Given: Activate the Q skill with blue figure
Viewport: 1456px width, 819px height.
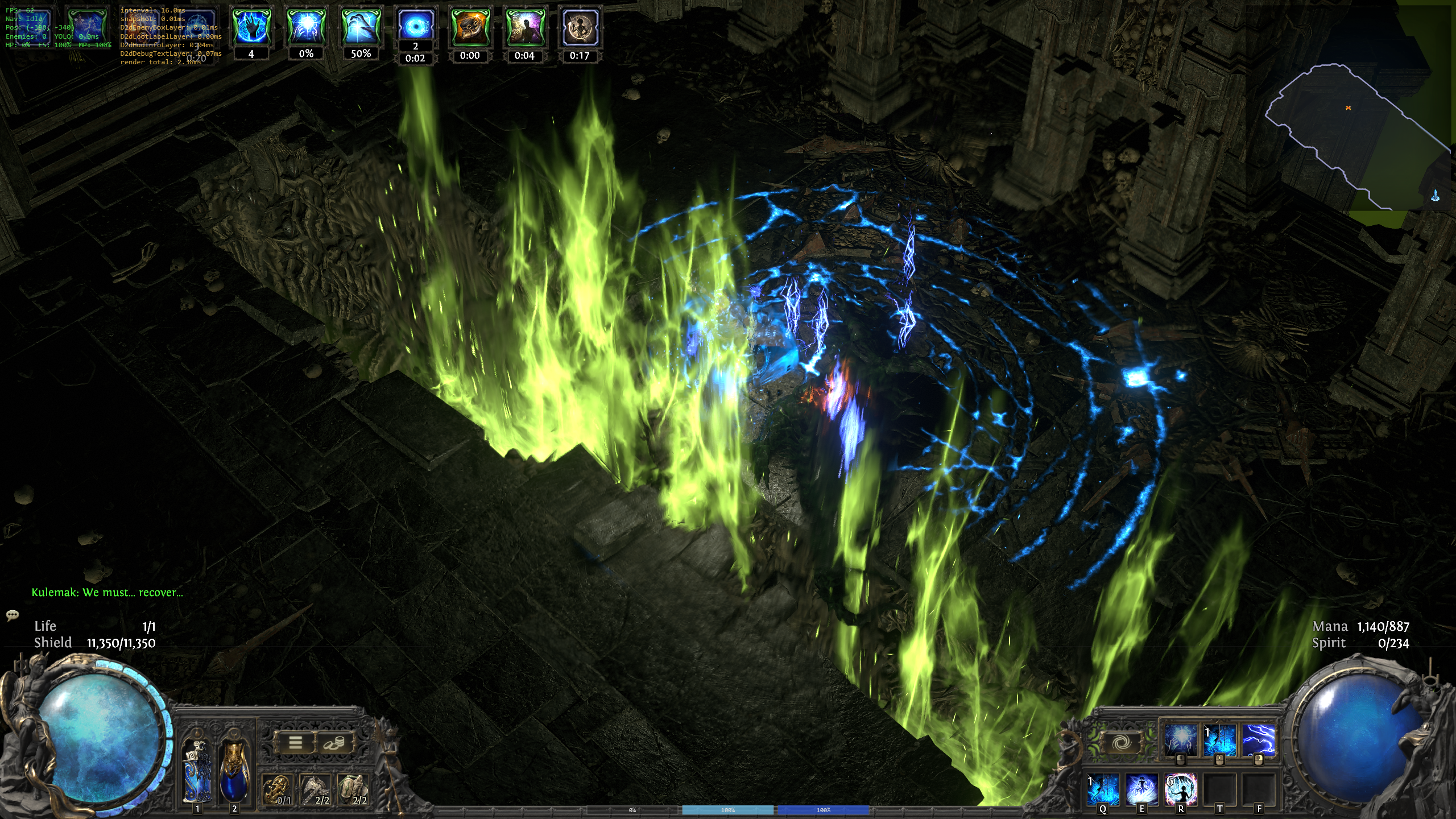Looking at the screenshot, I should tap(1103, 789).
